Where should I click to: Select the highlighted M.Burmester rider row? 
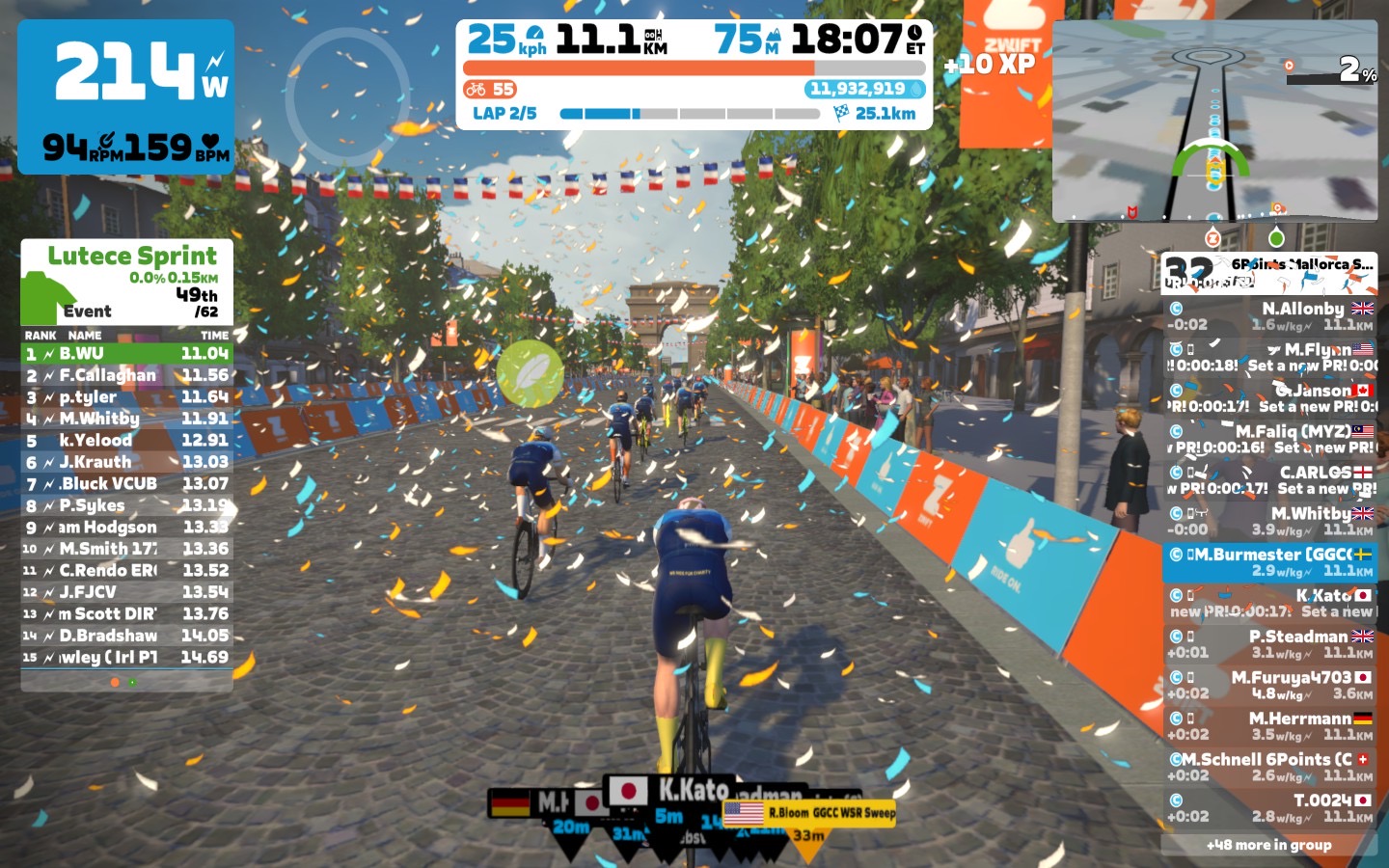pyautogui.click(x=1269, y=561)
